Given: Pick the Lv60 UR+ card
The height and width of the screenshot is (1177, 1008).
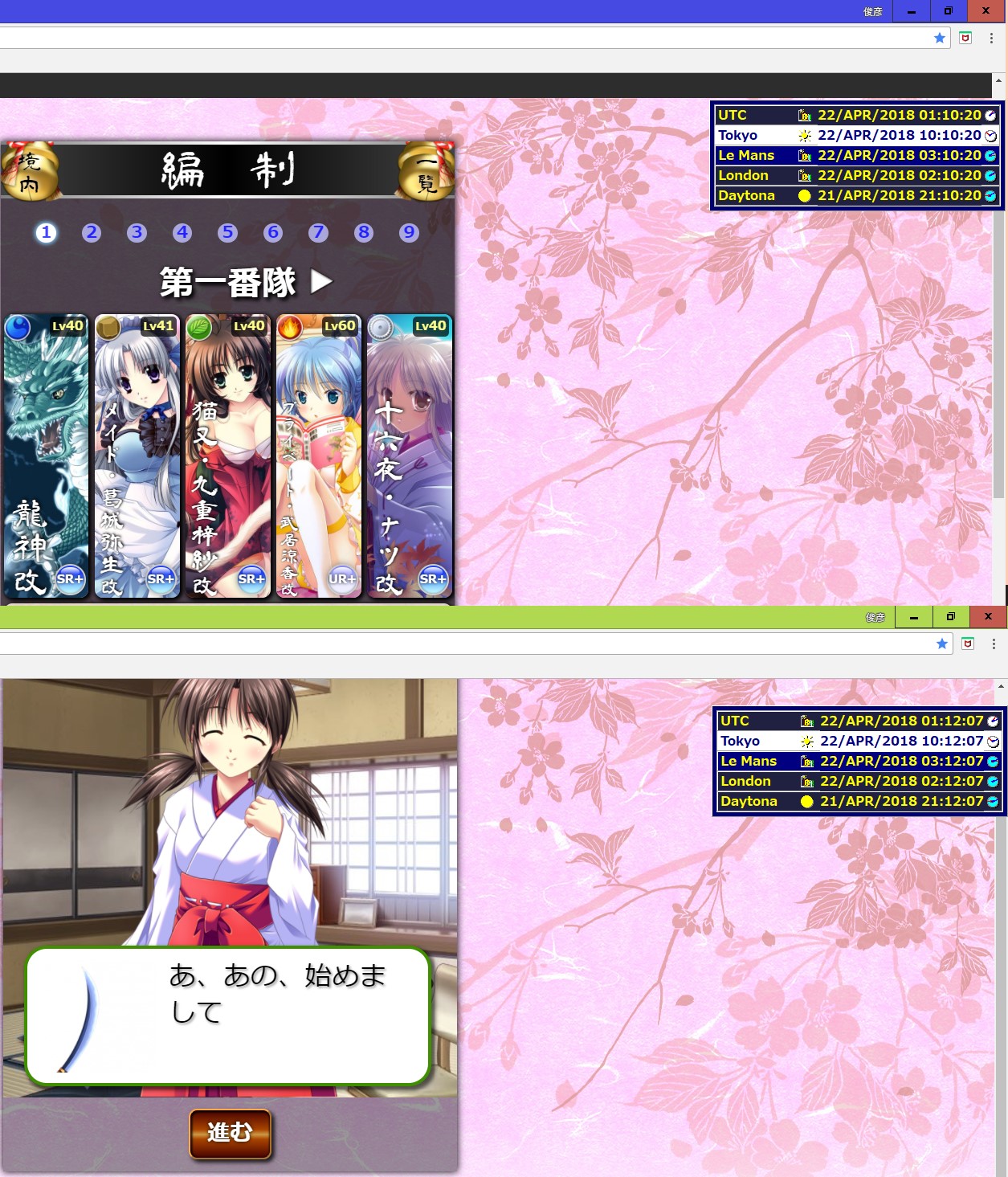Looking at the screenshot, I should (x=318, y=456).
